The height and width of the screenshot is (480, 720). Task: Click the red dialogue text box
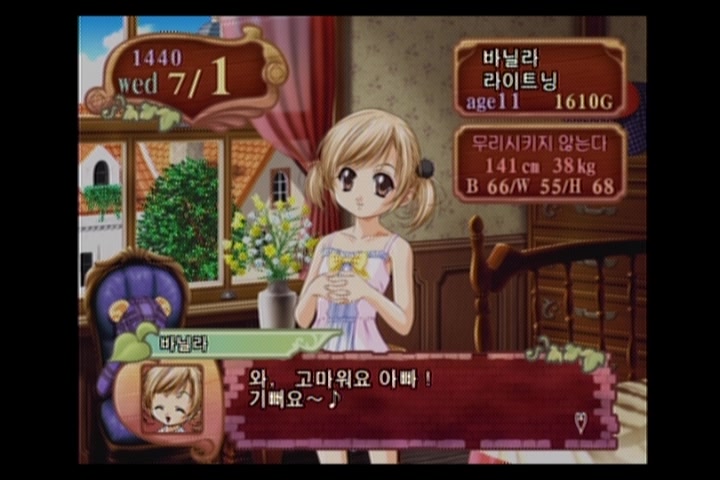(x=420, y=402)
